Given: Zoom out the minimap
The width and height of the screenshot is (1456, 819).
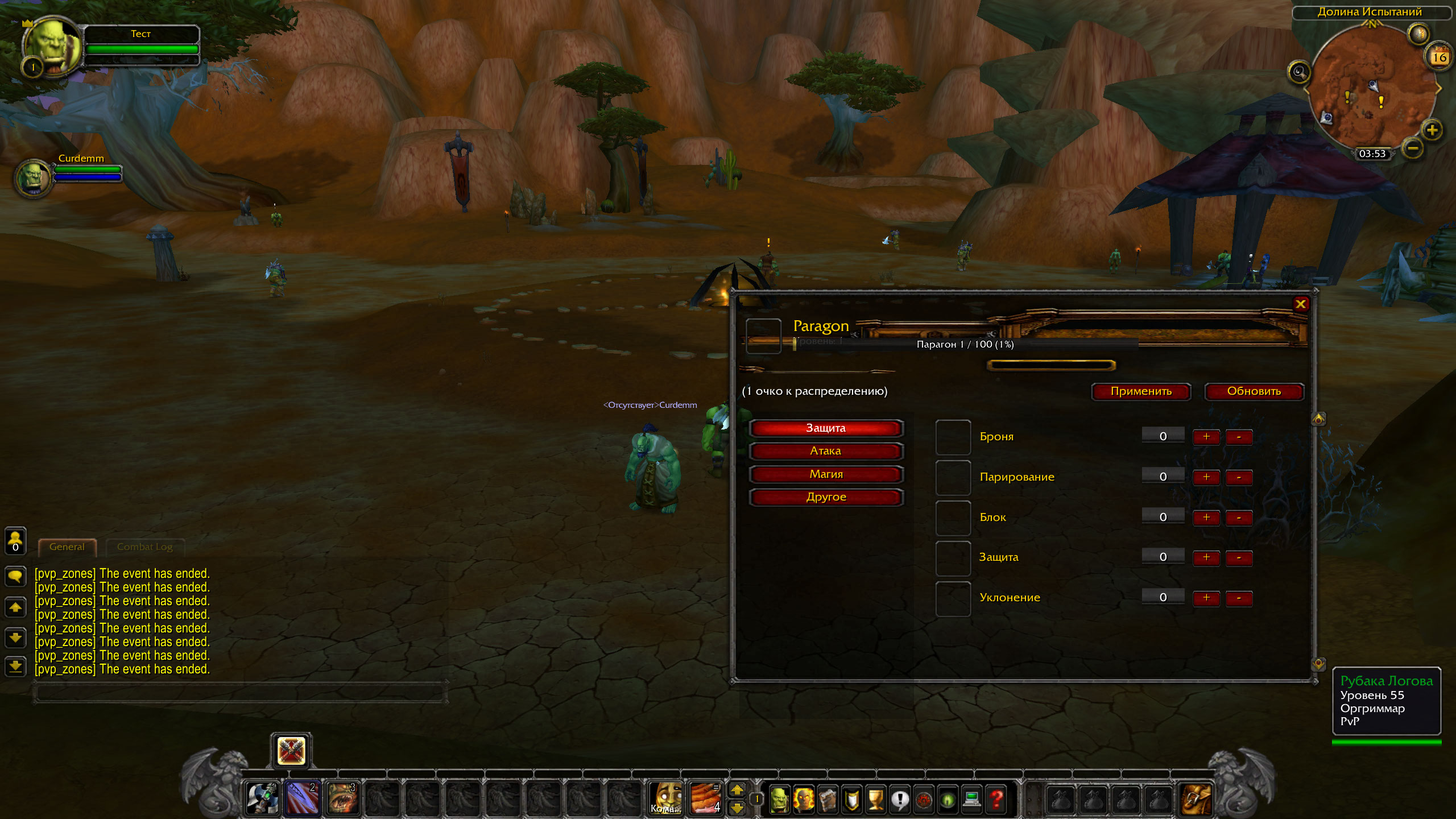Looking at the screenshot, I should tap(1413, 149).
